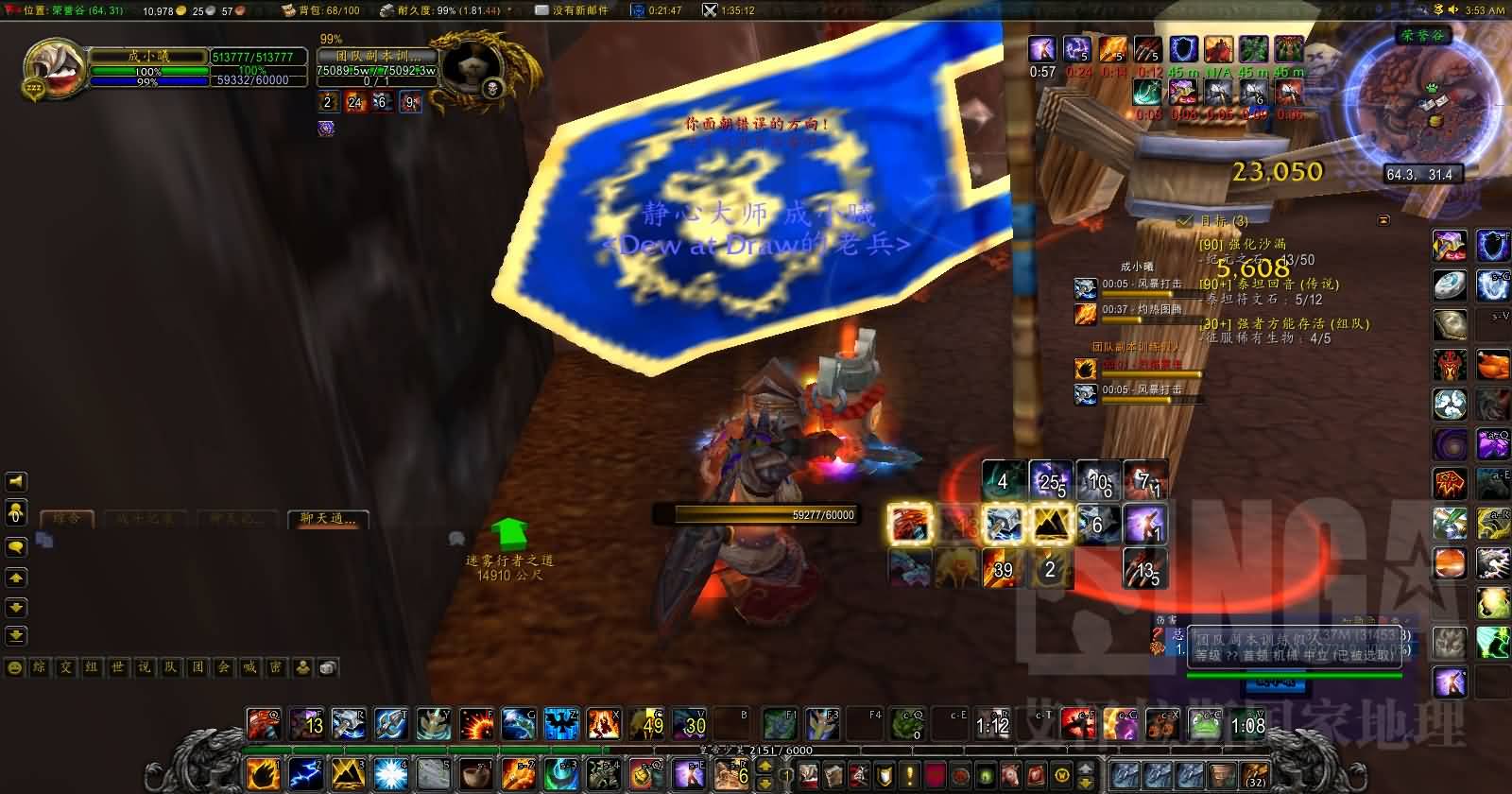Open the bag slot showing 32
Image resolution: width=1512 pixels, height=794 pixels.
[x=1256, y=774]
